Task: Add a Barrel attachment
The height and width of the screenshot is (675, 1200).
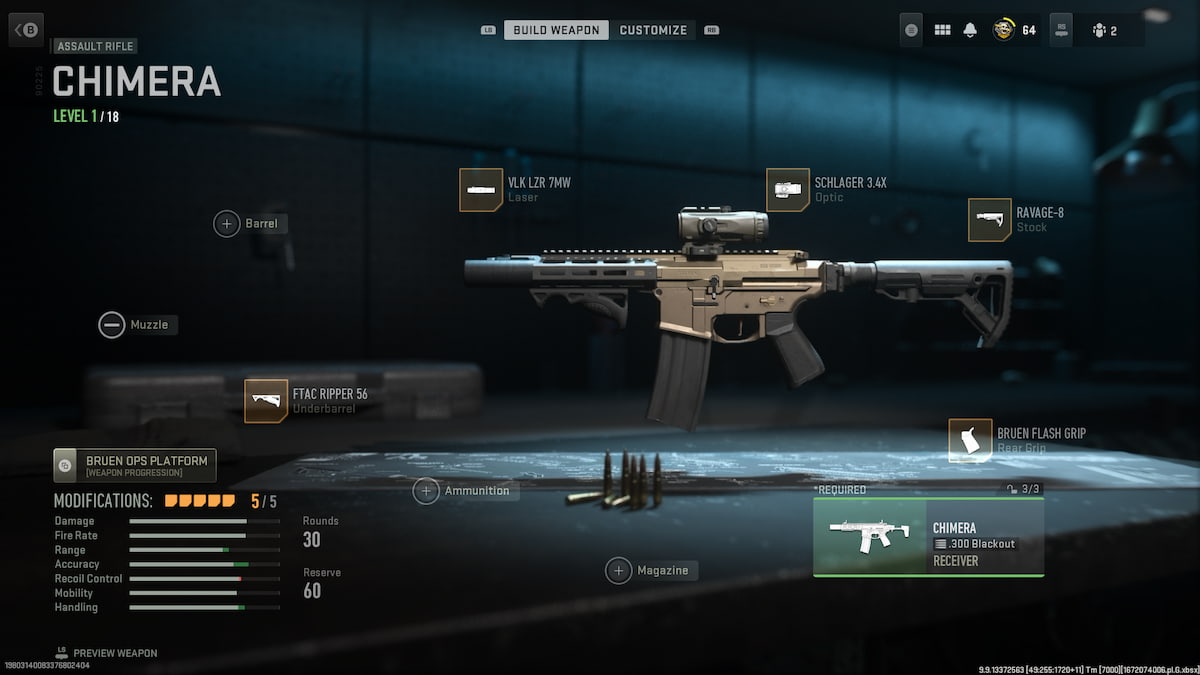Action: pyautogui.click(x=227, y=223)
